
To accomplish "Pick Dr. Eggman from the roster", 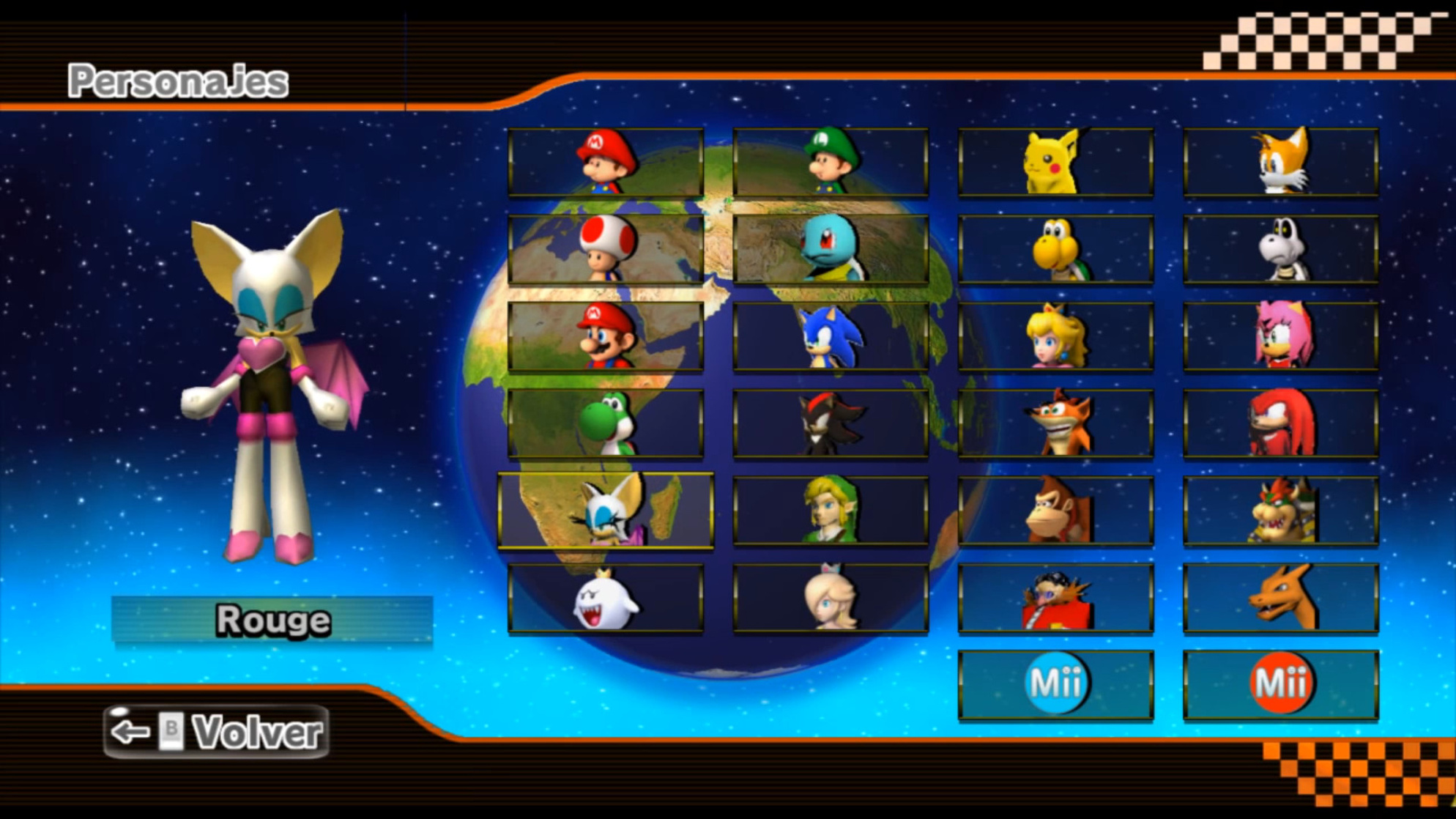I will [x=1055, y=598].
